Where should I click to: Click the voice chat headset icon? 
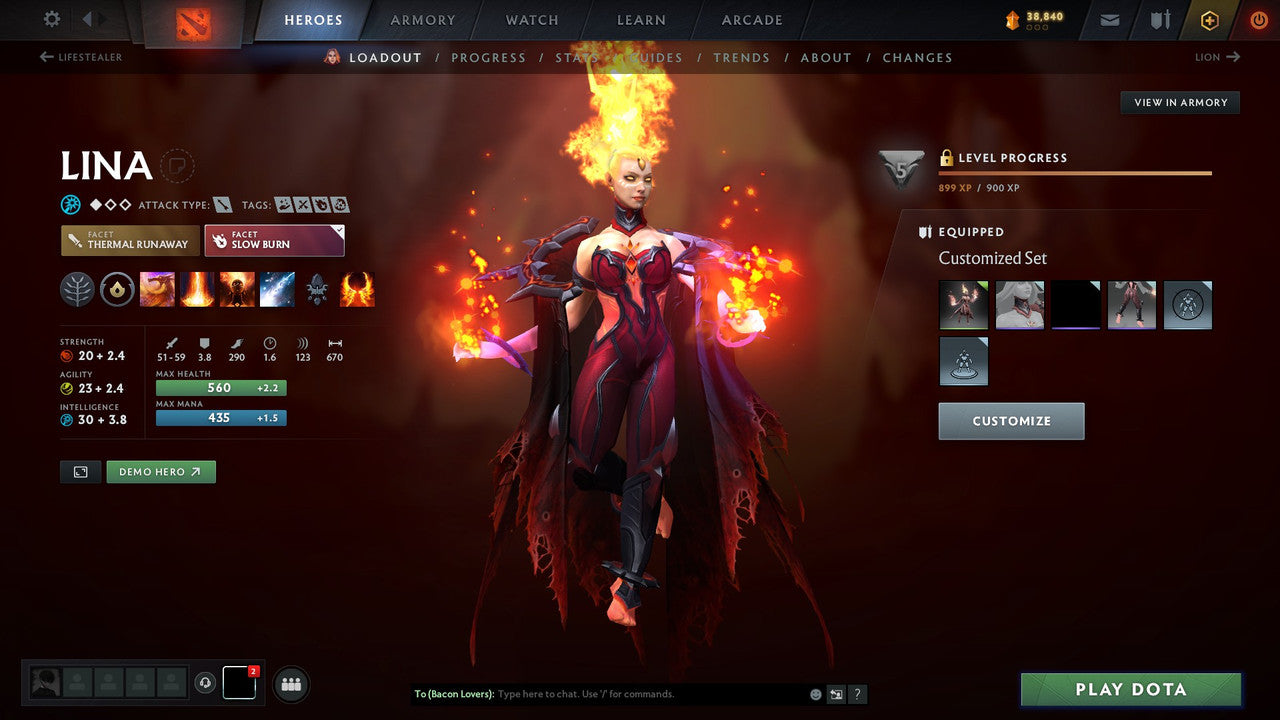click(205, 683)
